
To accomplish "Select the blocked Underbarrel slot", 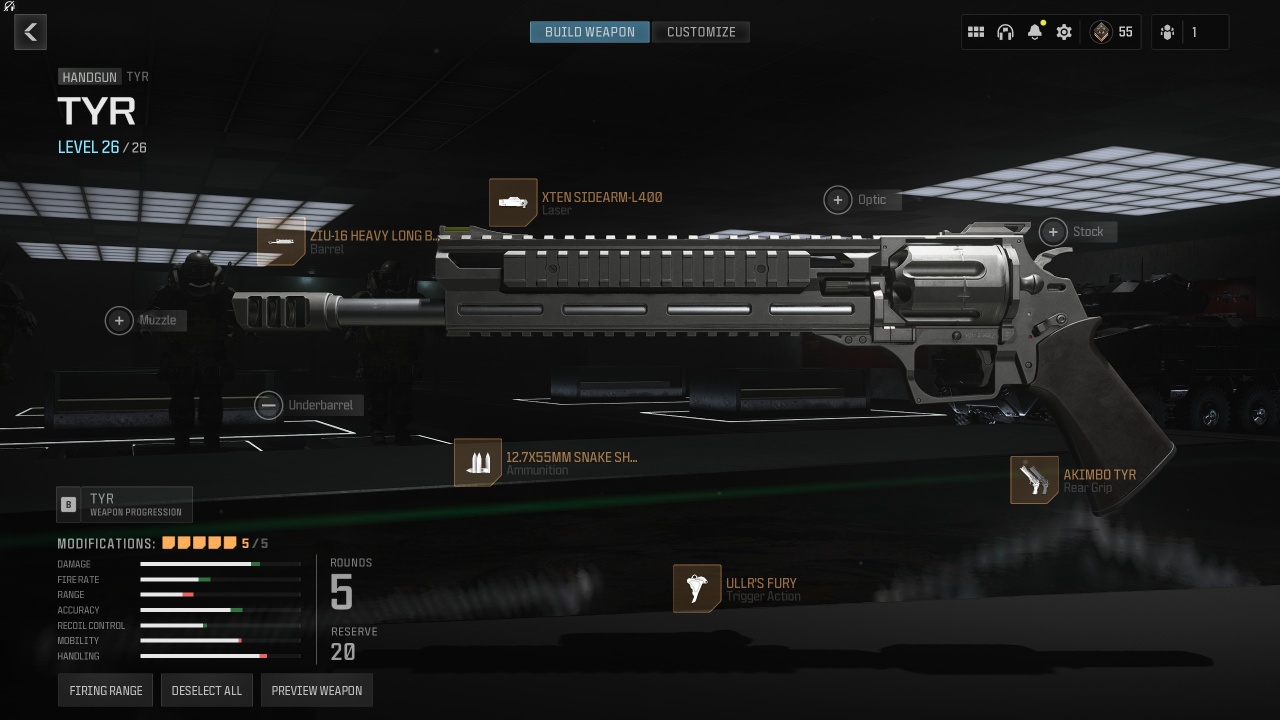I will (x=268, y=405).
